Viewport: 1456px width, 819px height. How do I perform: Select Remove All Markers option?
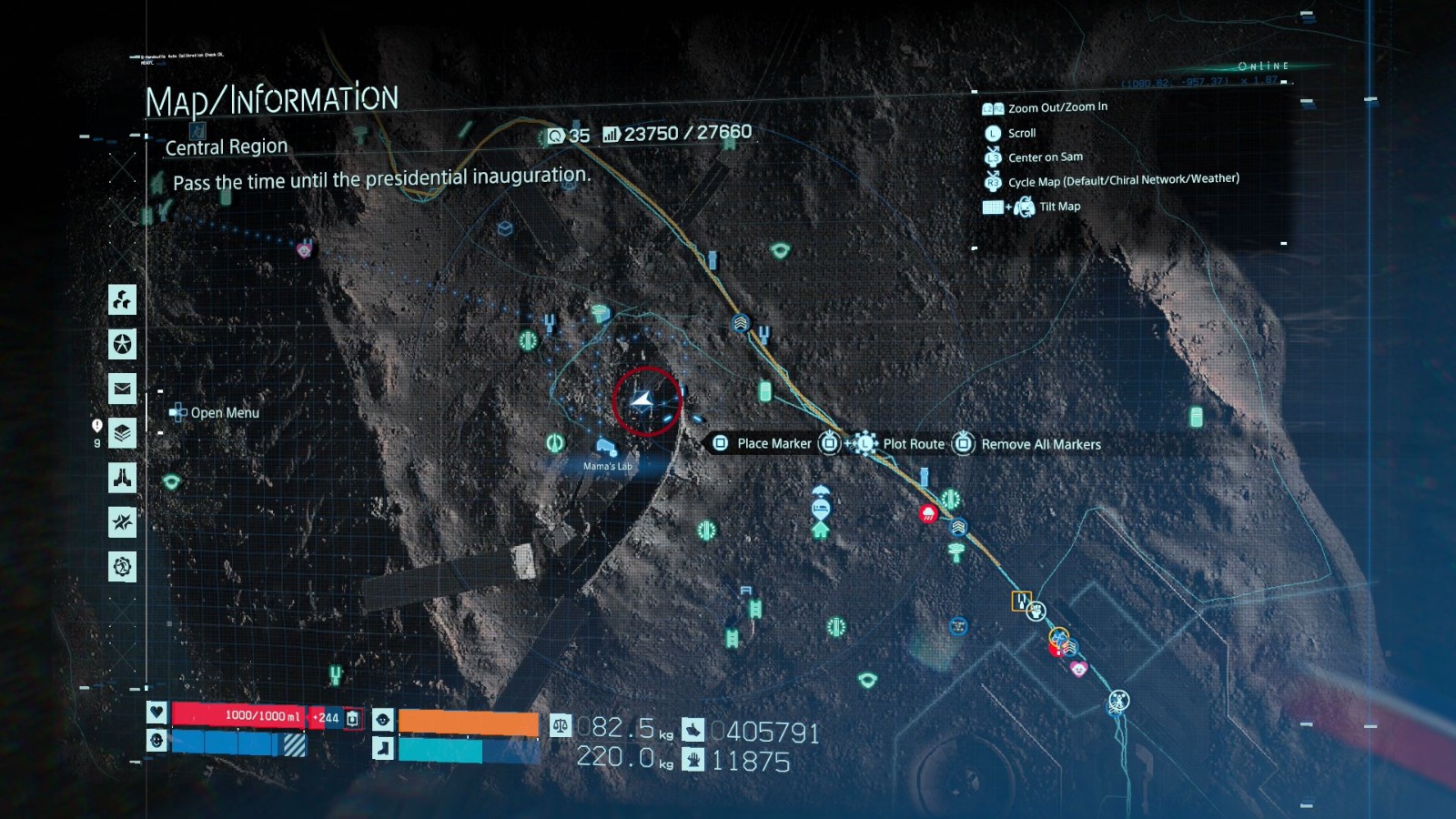pos(1041,445)
